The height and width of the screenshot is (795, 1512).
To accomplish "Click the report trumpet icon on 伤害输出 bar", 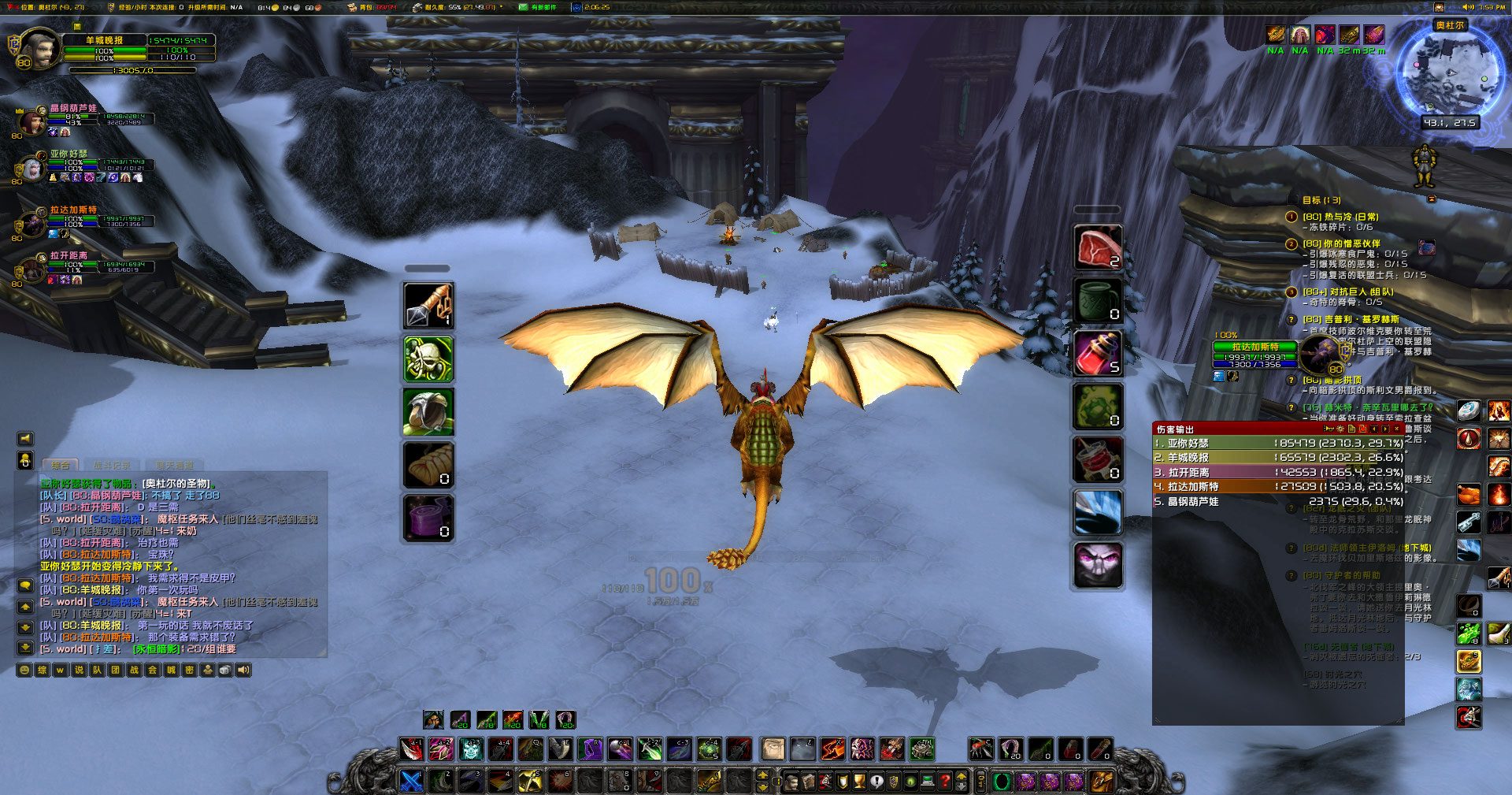I will pos(1330,428).
